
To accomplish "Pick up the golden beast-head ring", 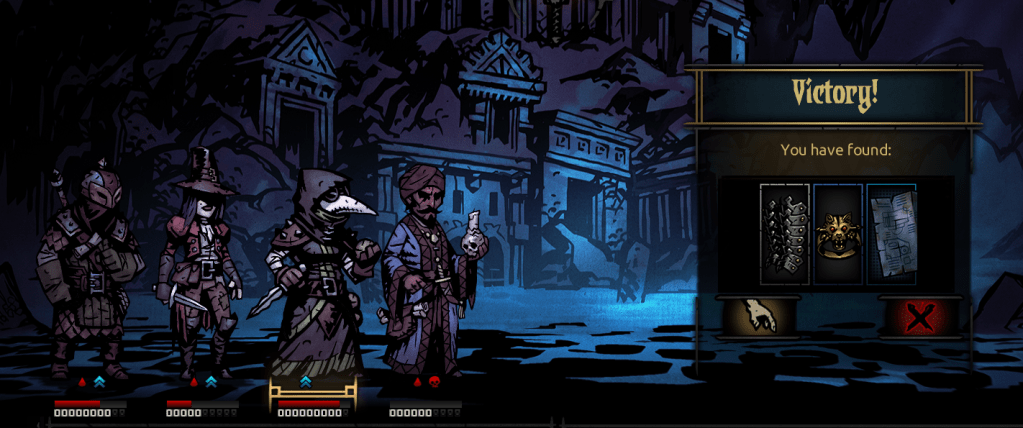I will tap(837, 233).
